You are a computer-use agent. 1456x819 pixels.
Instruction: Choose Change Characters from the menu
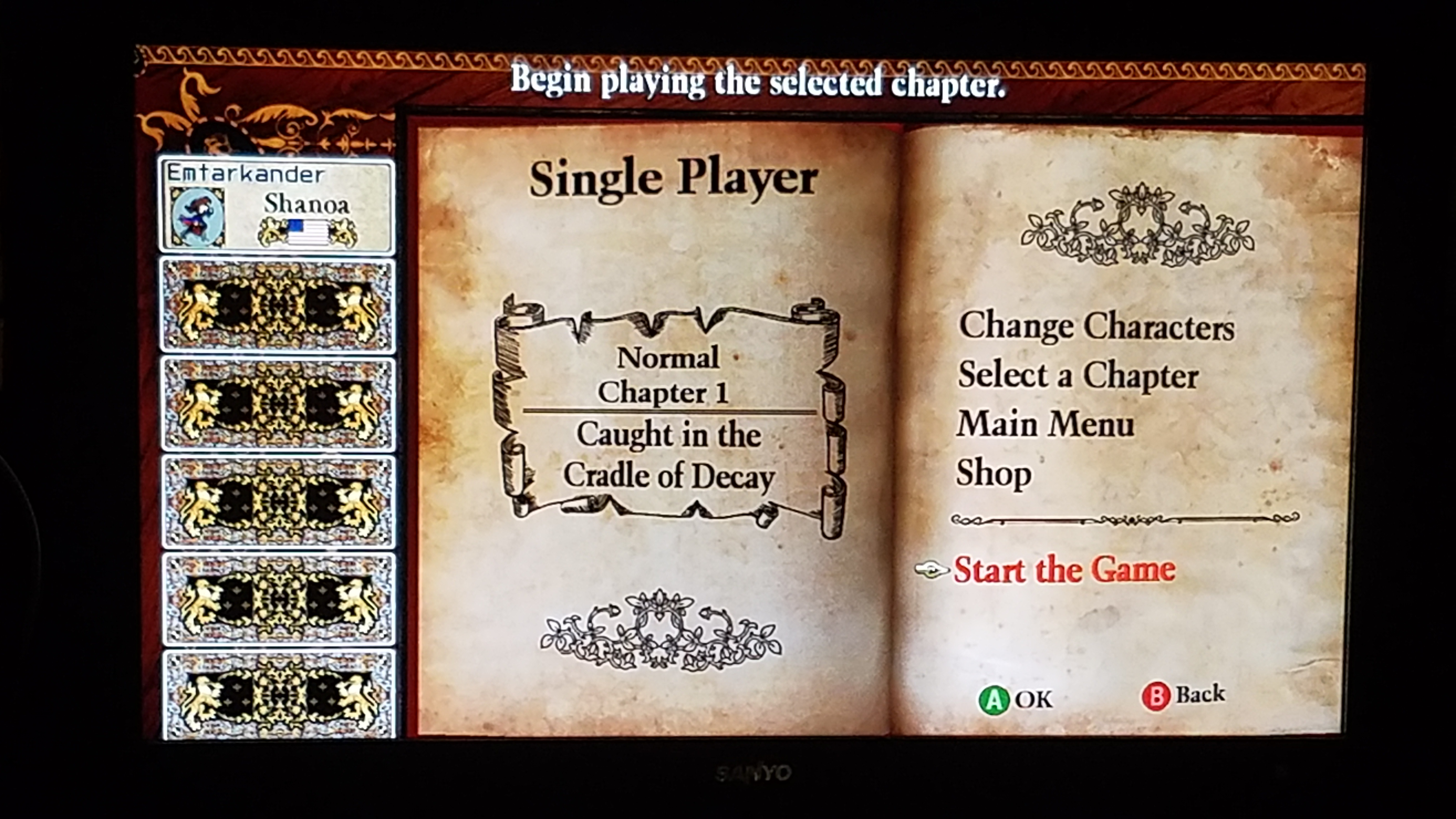pyautogui.click(x=1096, y=327)
